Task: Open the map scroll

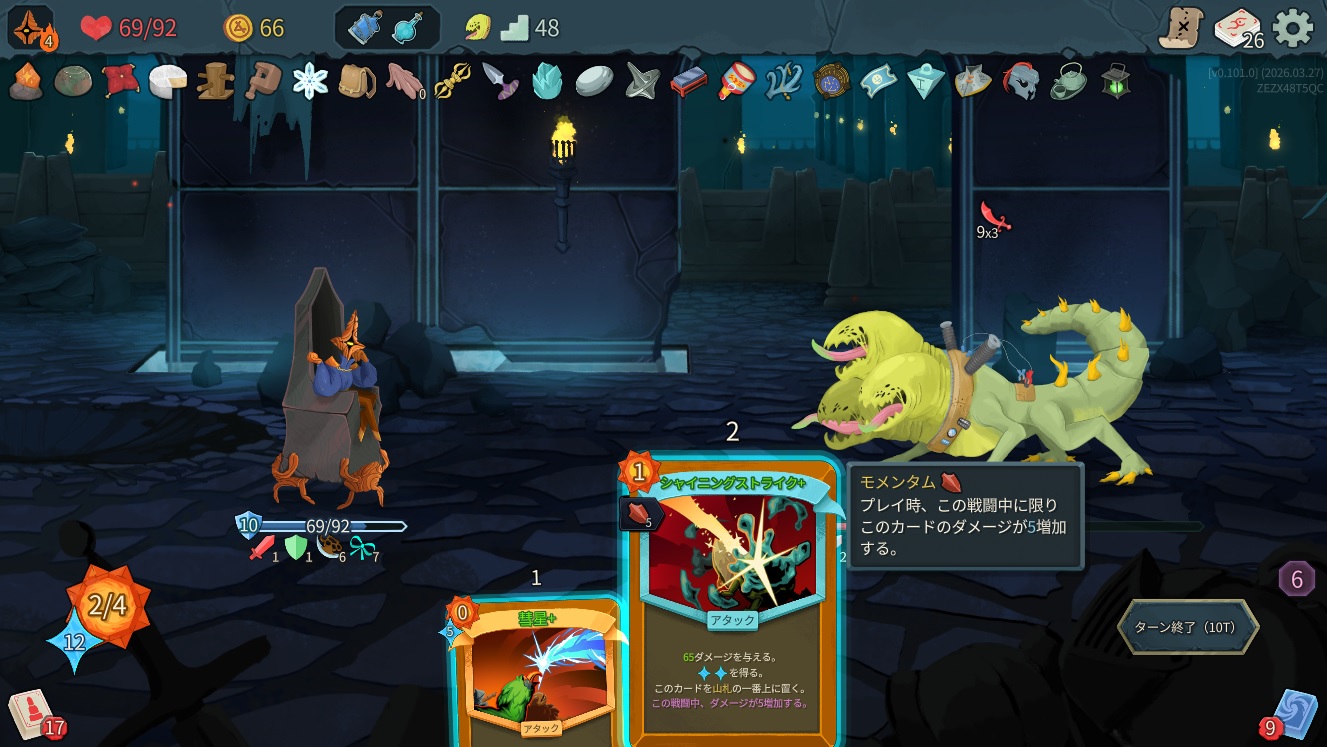Action: [1181, 28]
